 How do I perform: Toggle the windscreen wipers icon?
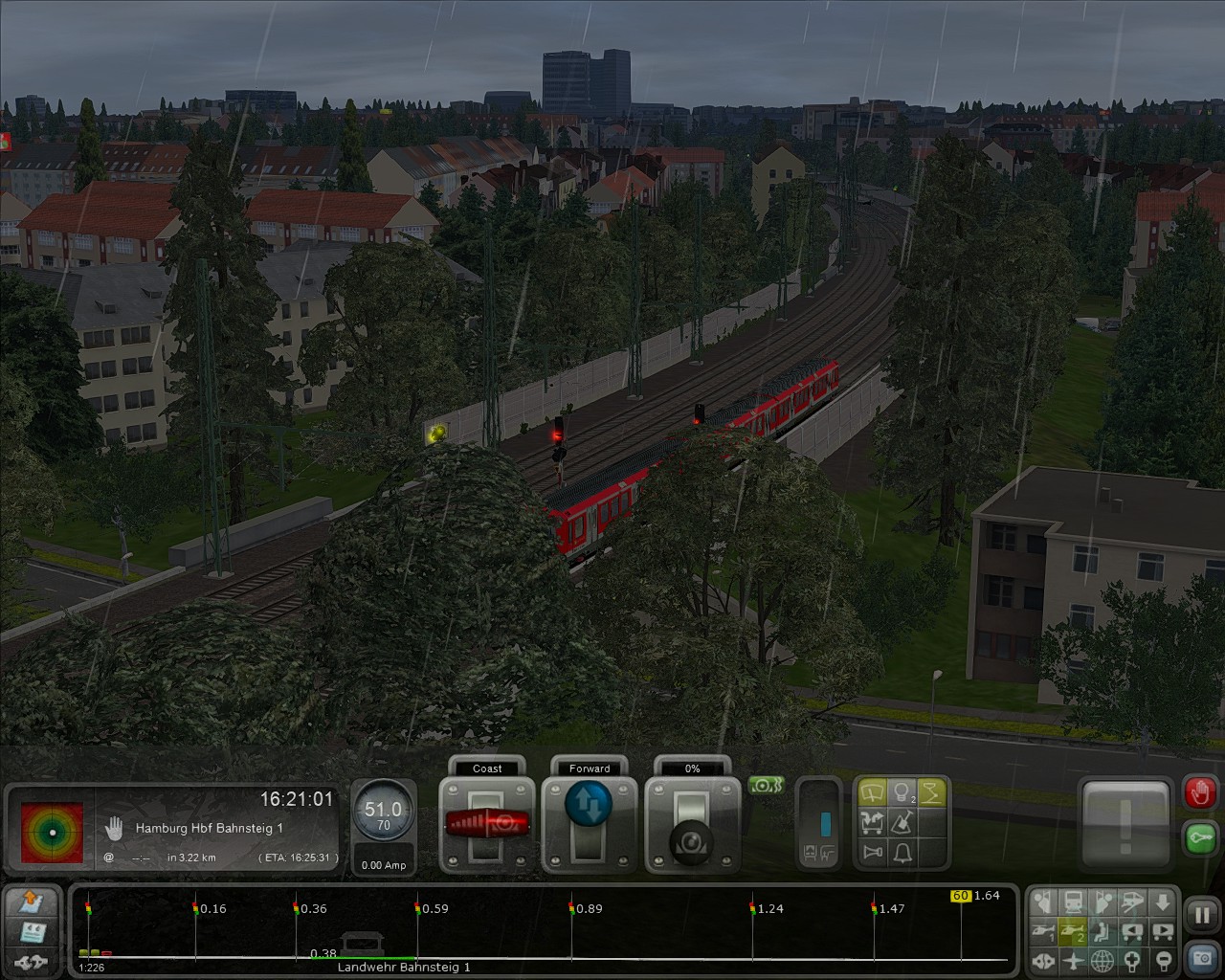pos(872,791)
